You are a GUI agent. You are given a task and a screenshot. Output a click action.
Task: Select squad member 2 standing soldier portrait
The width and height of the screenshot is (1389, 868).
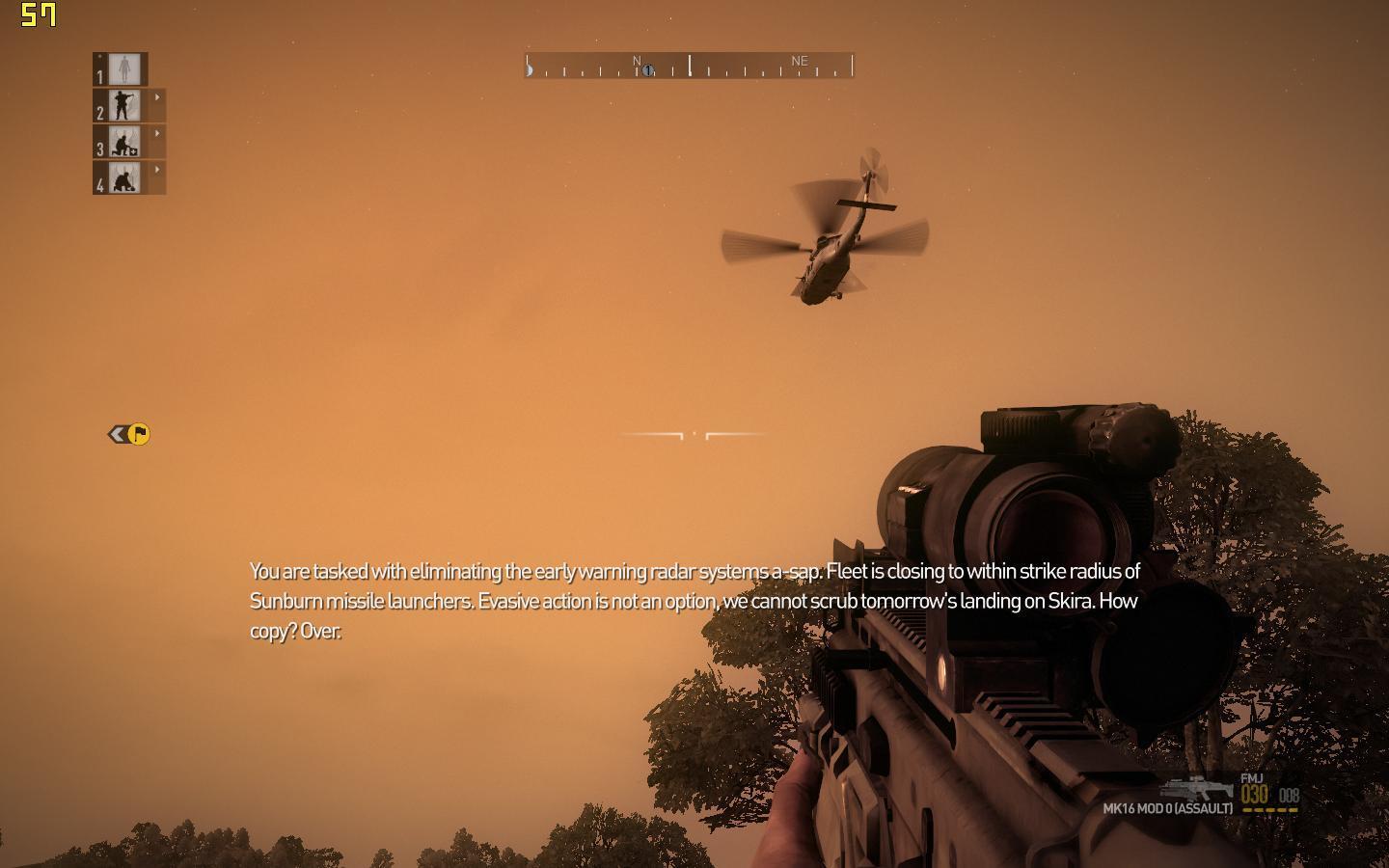point(124,106)
